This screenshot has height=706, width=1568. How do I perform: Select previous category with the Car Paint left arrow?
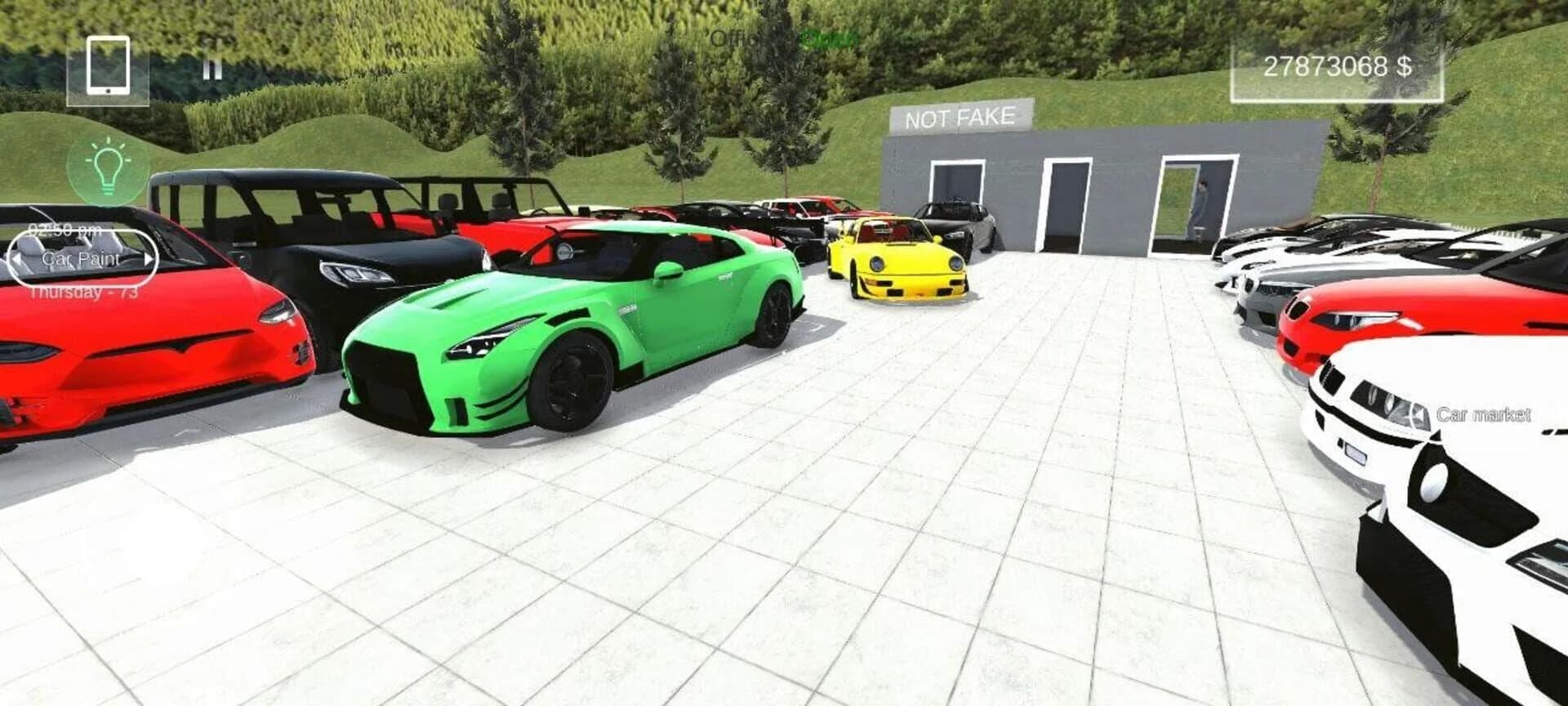click(x=18, y=258)
